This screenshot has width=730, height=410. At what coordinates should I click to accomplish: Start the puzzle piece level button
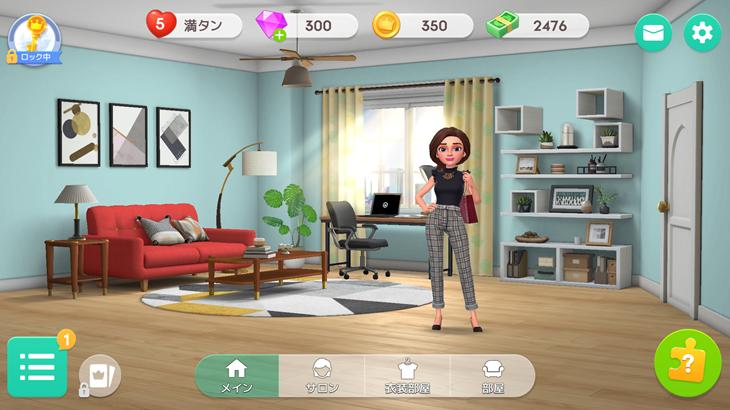pos(687,363)
